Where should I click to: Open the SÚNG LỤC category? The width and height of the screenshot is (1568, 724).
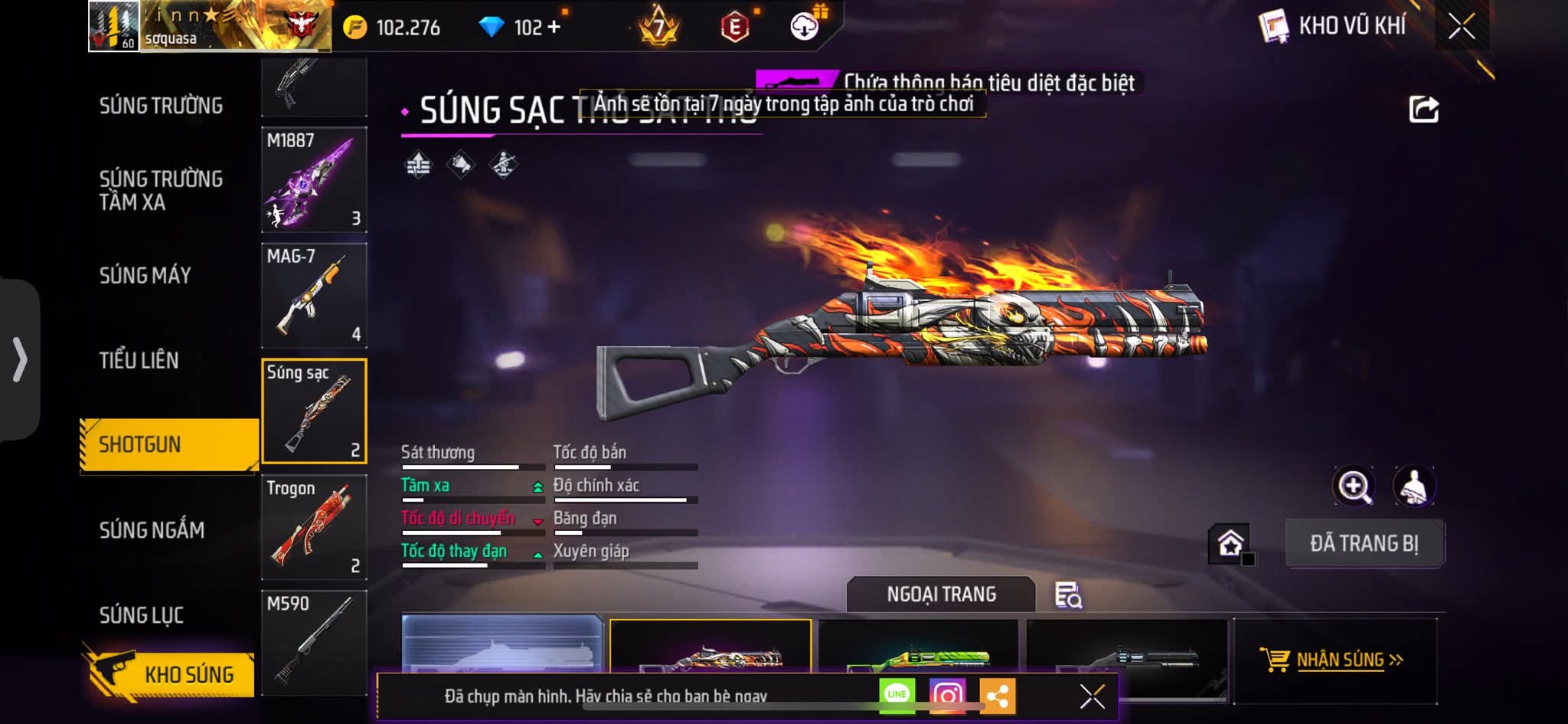[142, 614]
